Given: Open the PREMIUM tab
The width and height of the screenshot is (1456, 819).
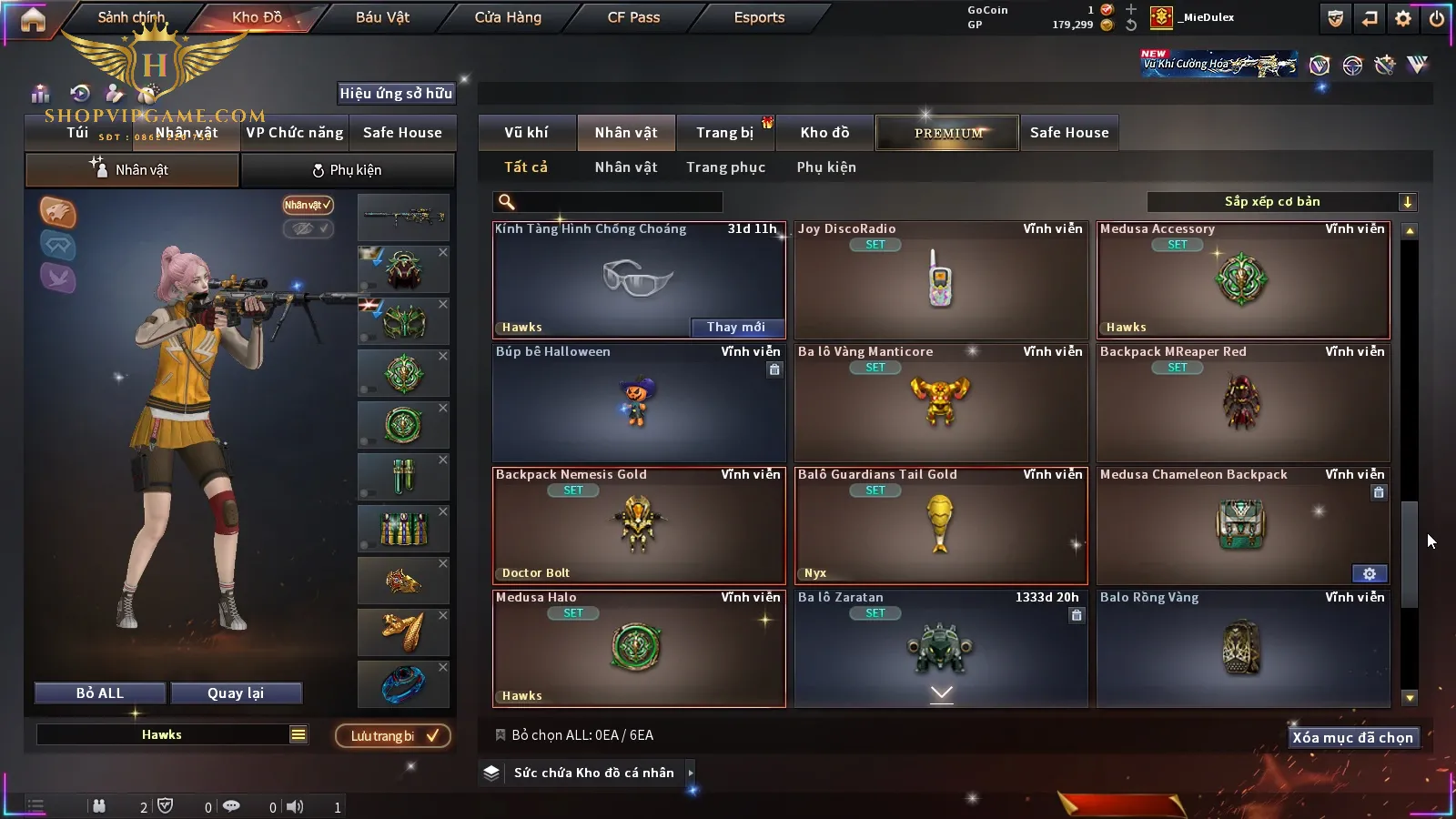Looking at the screenshot, I should pos(947,133).
